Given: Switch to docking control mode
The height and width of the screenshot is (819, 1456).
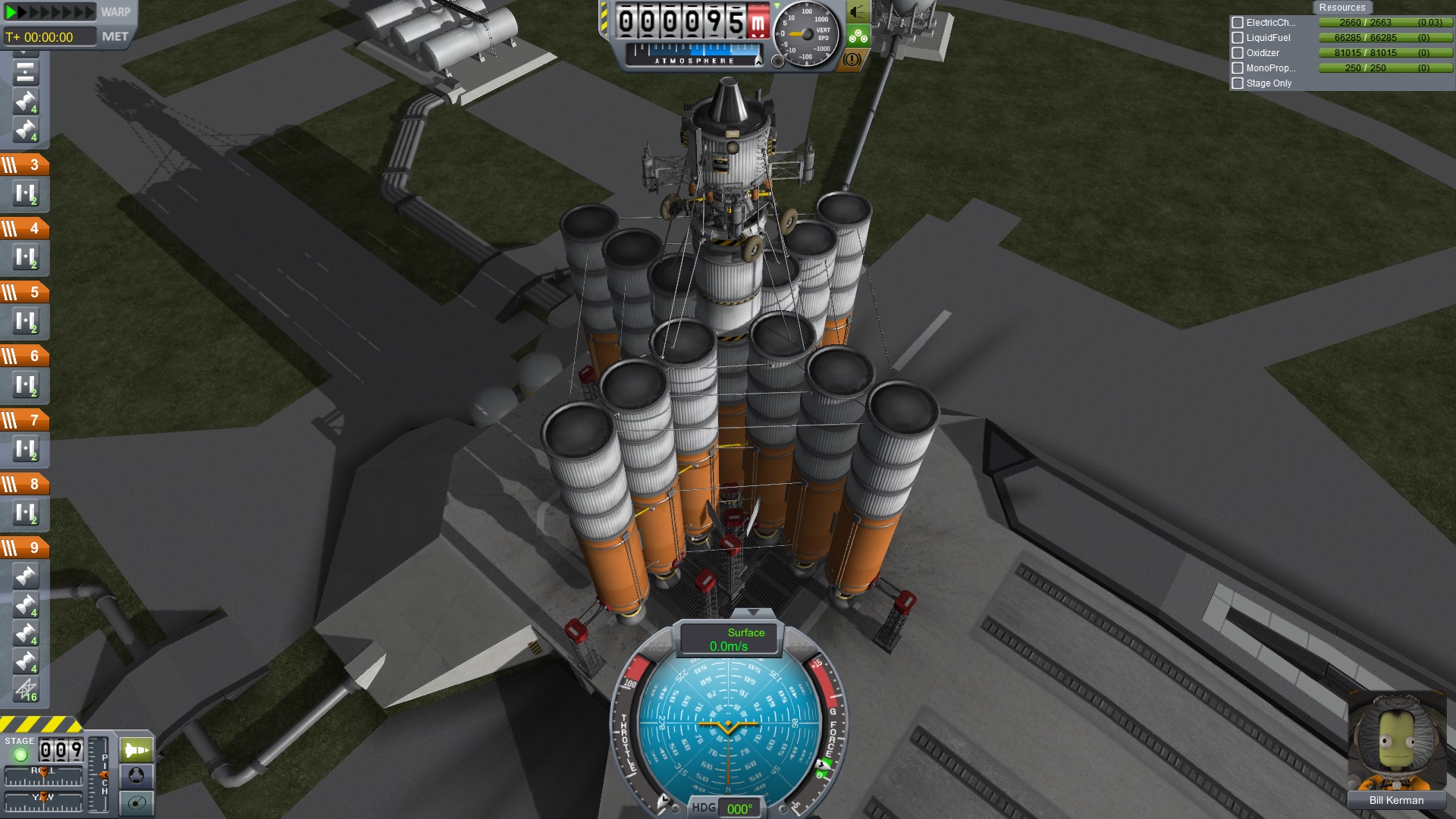Looking at the screenshot, I should click(136, 776).
